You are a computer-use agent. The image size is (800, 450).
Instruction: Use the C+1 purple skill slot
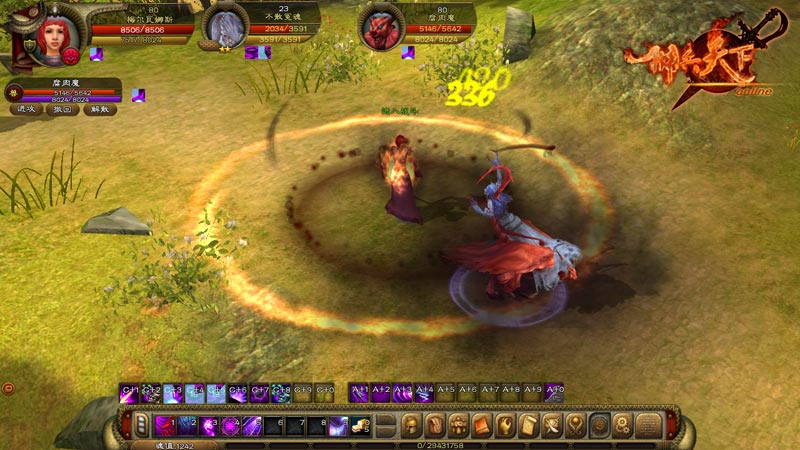click(x=130, y=394)
